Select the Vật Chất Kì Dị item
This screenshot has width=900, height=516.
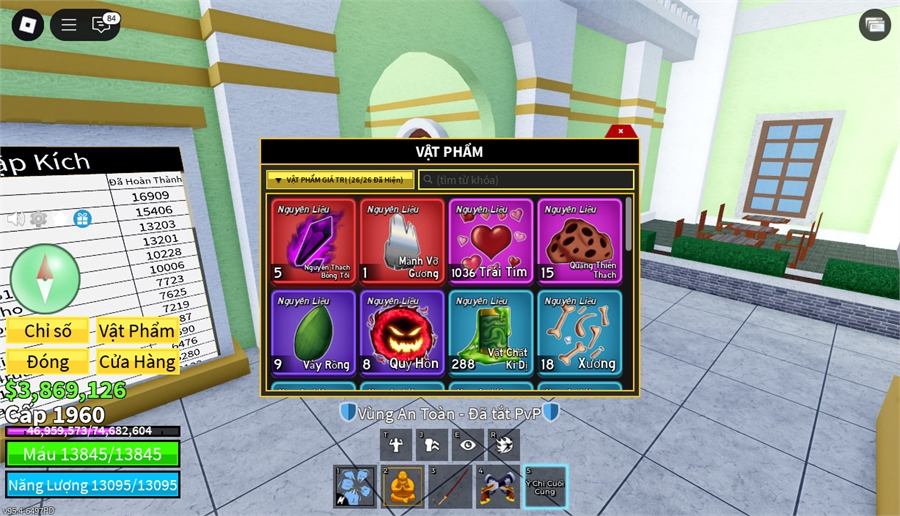(491, 332)
